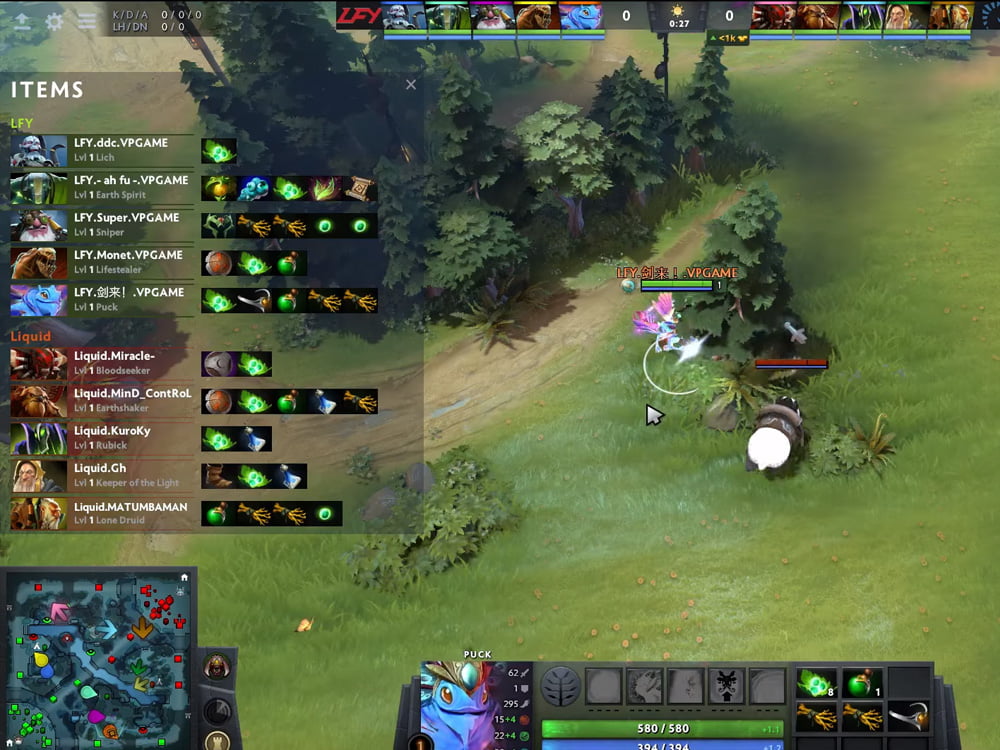This screenshot has height=750, width=1000.
Task: Select the Earth Spirit player row
Action: [x=102, y=187]
